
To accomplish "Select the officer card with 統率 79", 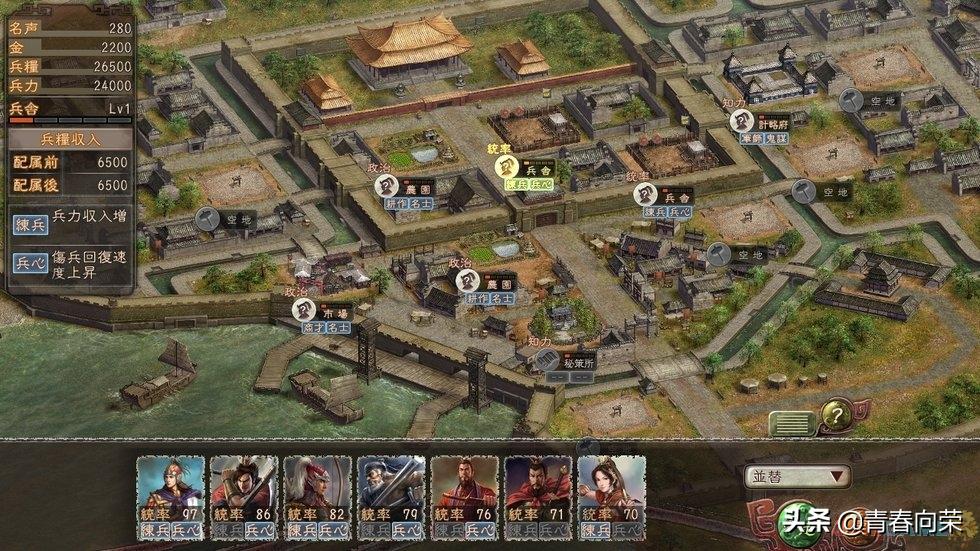I will point(391,491).
